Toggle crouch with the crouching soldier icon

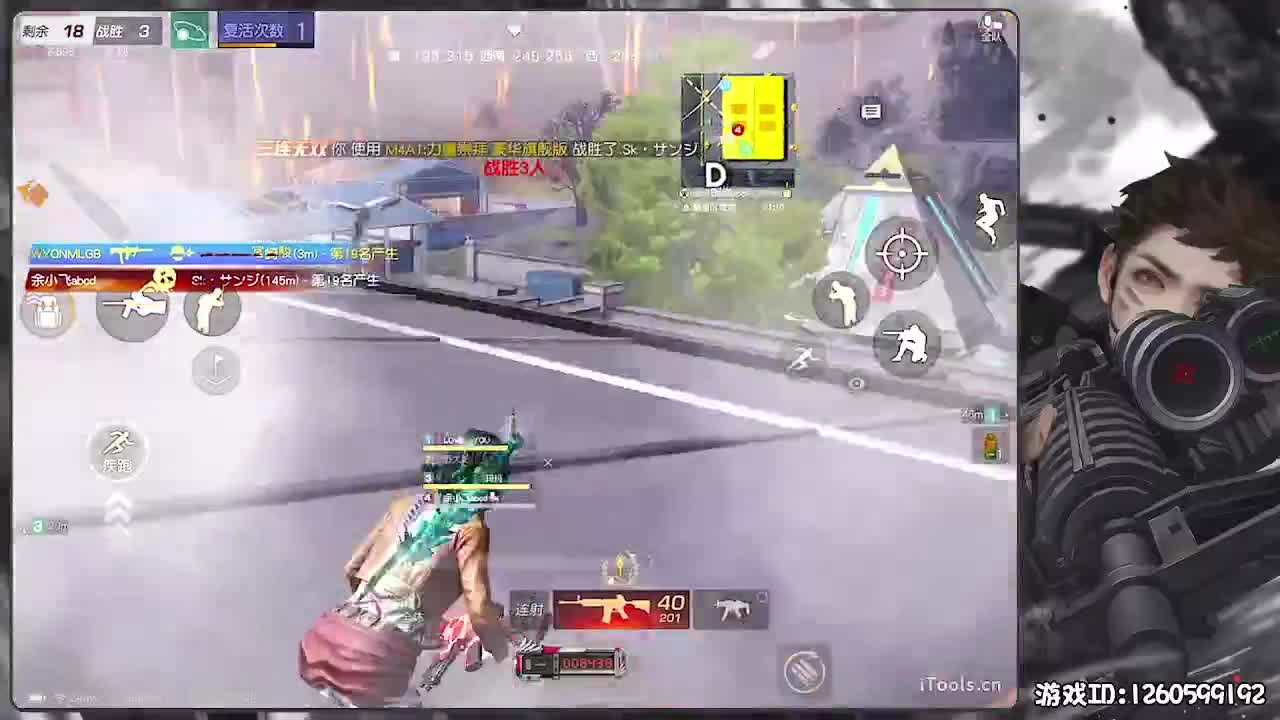[908, 345]
